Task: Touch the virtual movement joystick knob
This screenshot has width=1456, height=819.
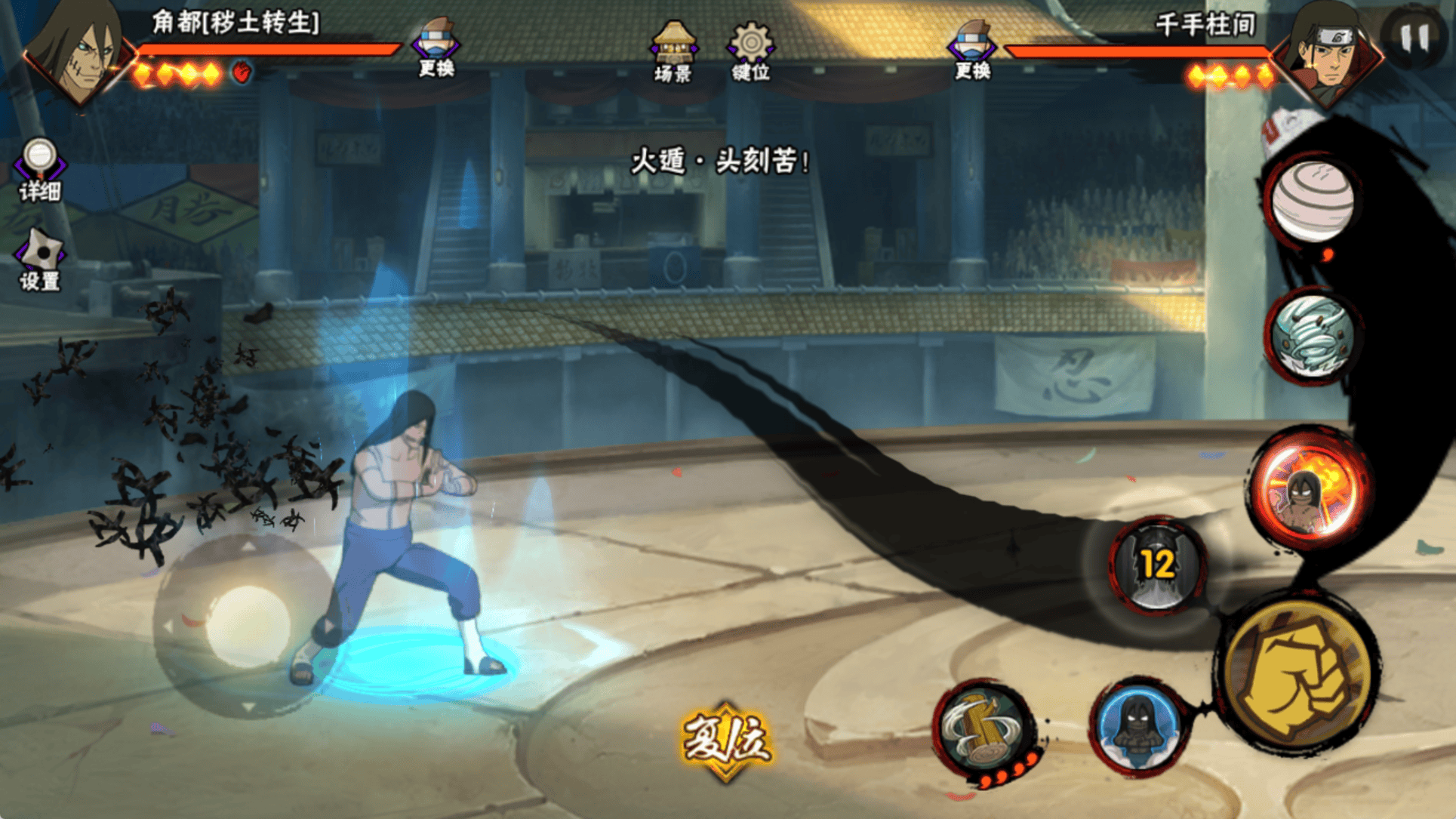Action: click(x=247, y=626)
